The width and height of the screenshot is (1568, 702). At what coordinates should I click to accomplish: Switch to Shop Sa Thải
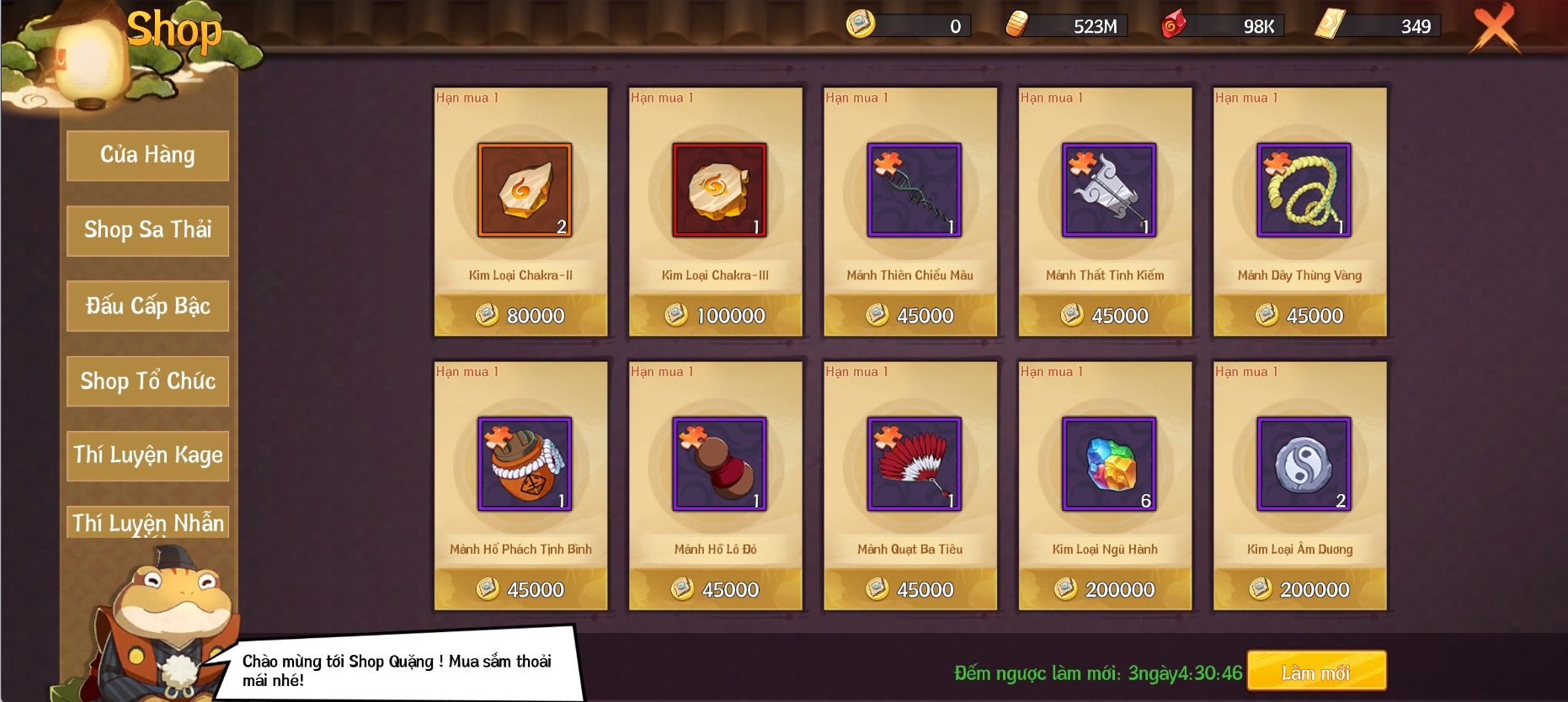(147, 231)
